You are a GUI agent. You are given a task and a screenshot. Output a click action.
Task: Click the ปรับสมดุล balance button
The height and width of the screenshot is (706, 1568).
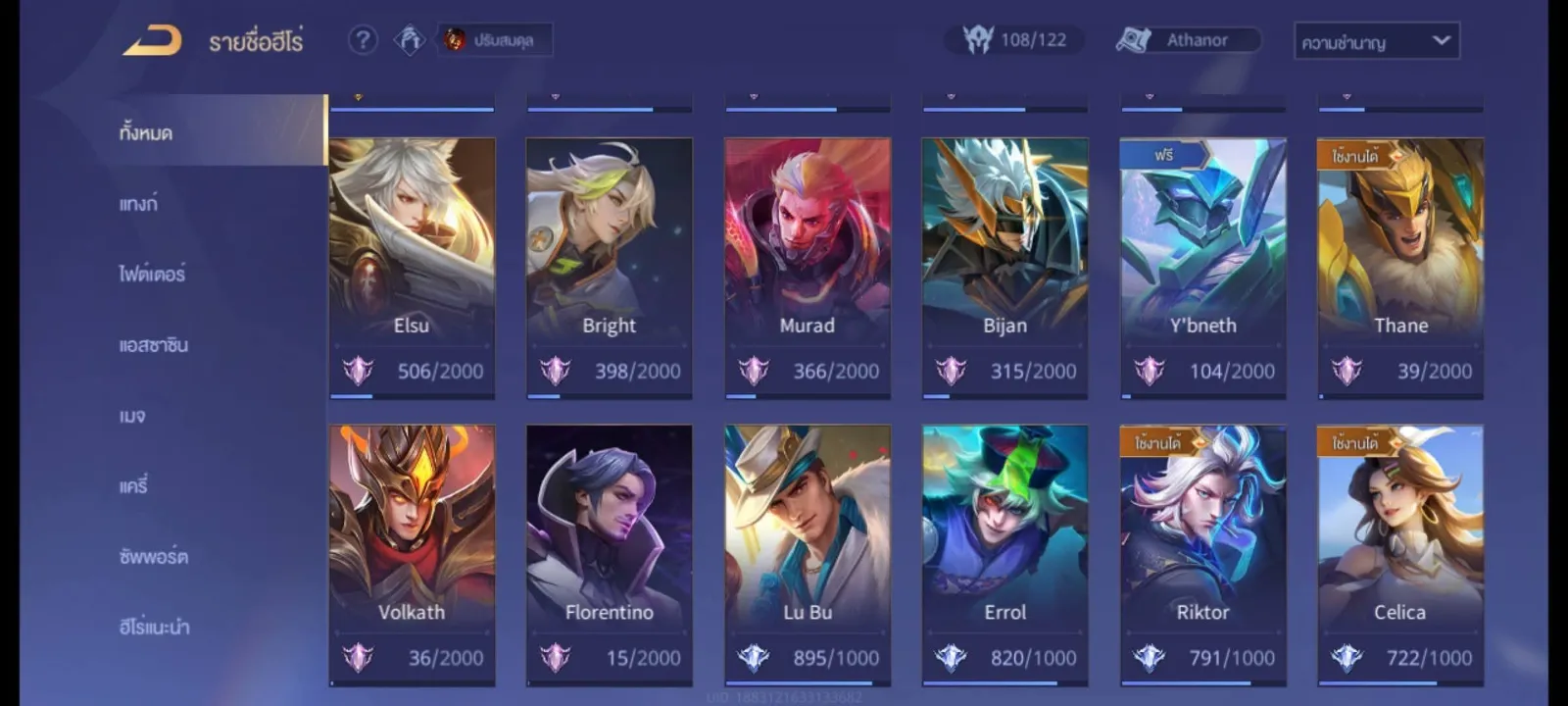494,40
